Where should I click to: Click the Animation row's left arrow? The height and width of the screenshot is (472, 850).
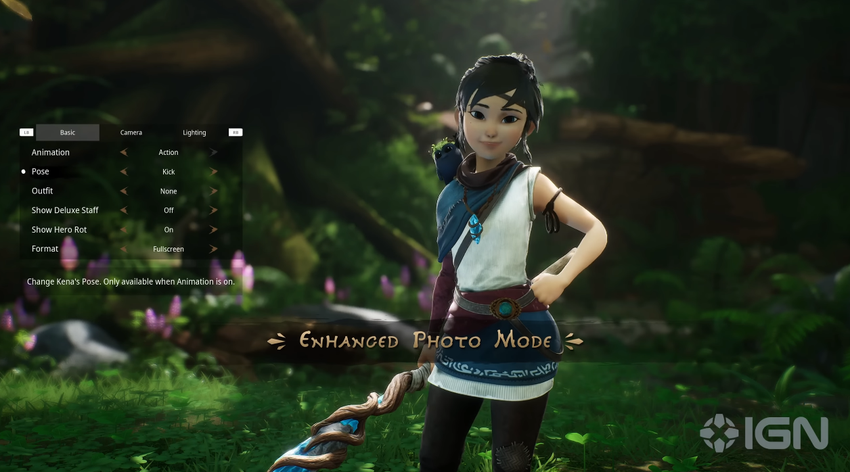click(x=124, y=153)
